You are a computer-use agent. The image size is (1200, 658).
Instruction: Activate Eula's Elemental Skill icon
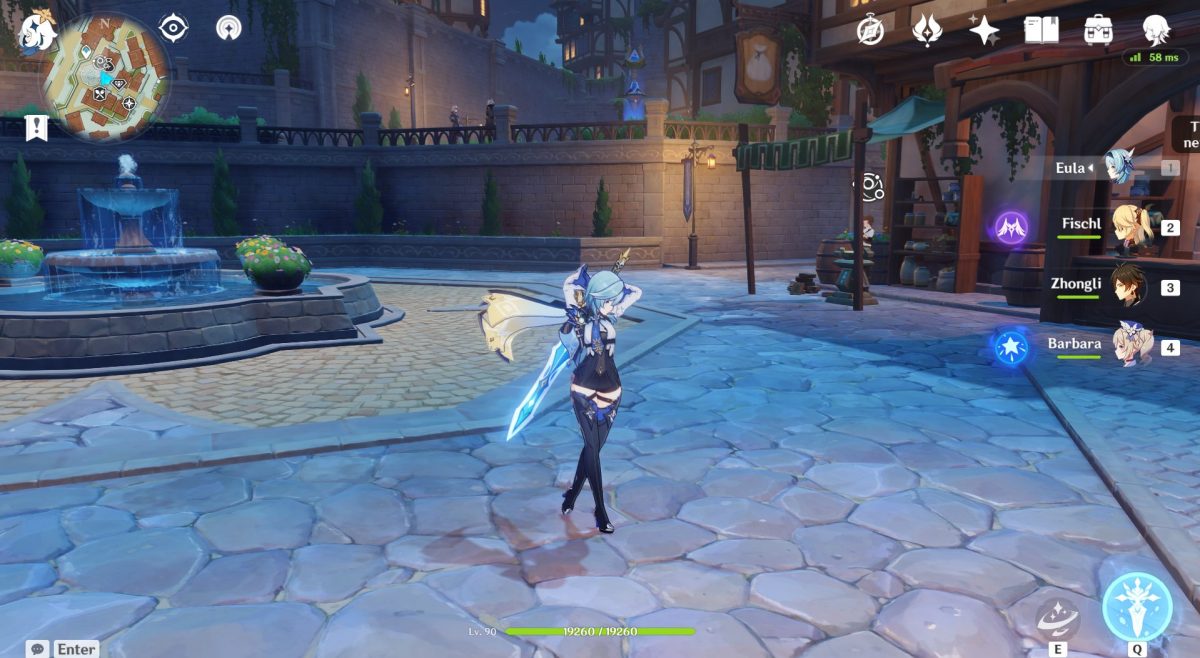tap(1056, 617)
